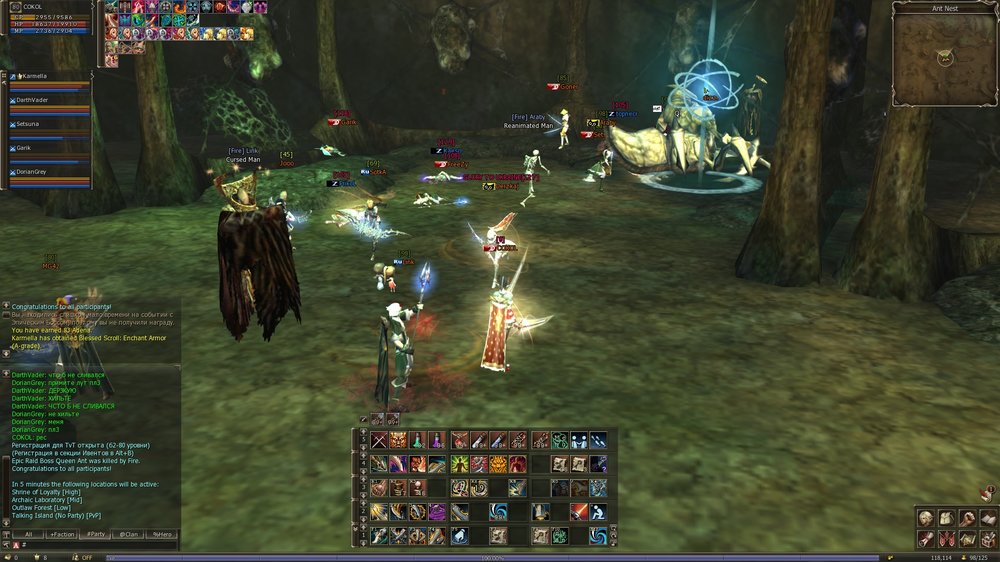Use the purple potion hotbar slot
Image resolution: width=1000 pixels, height=562 pixels.
[x=437, y=440]
